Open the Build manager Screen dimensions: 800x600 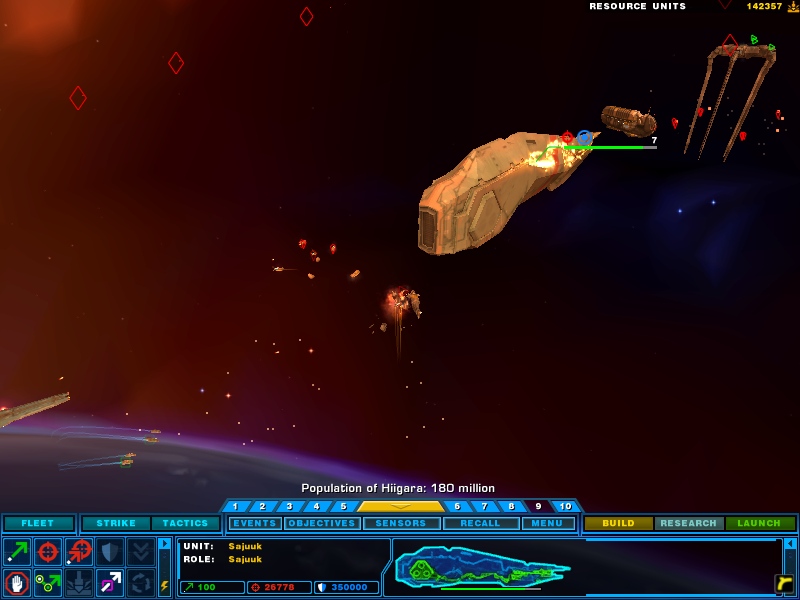point(619,523)
